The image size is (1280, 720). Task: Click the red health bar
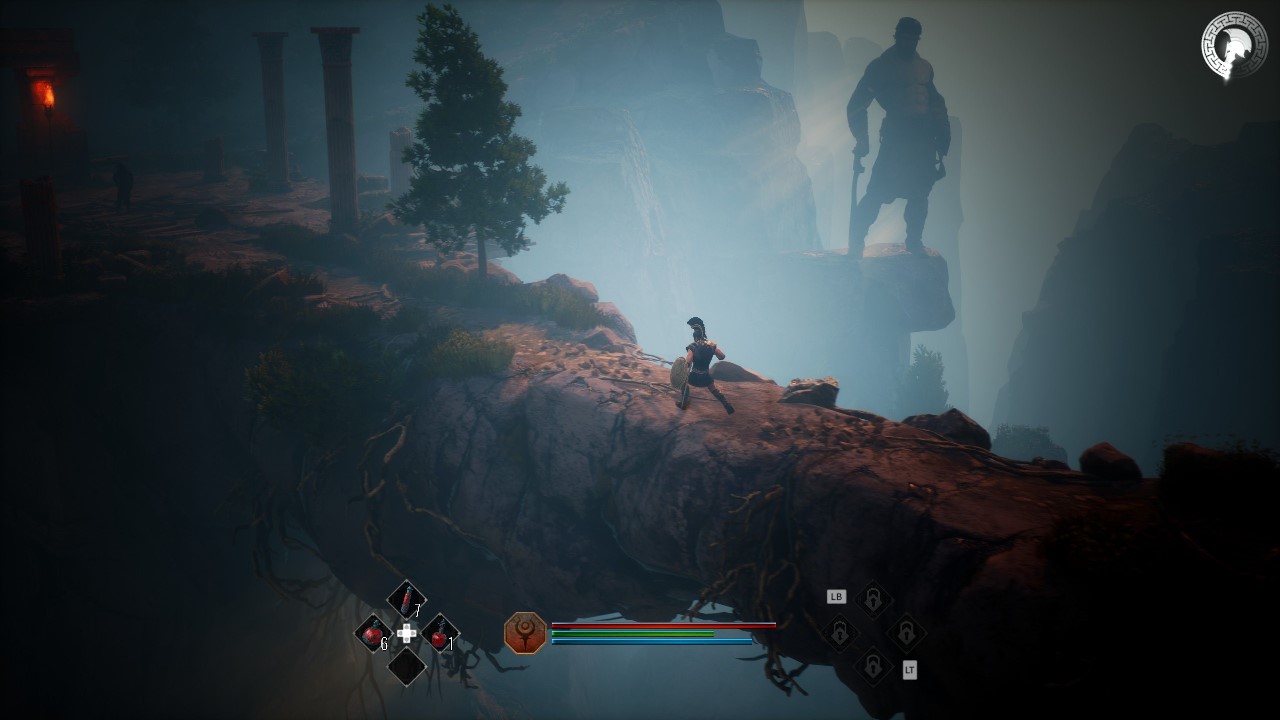coord(663,626)
